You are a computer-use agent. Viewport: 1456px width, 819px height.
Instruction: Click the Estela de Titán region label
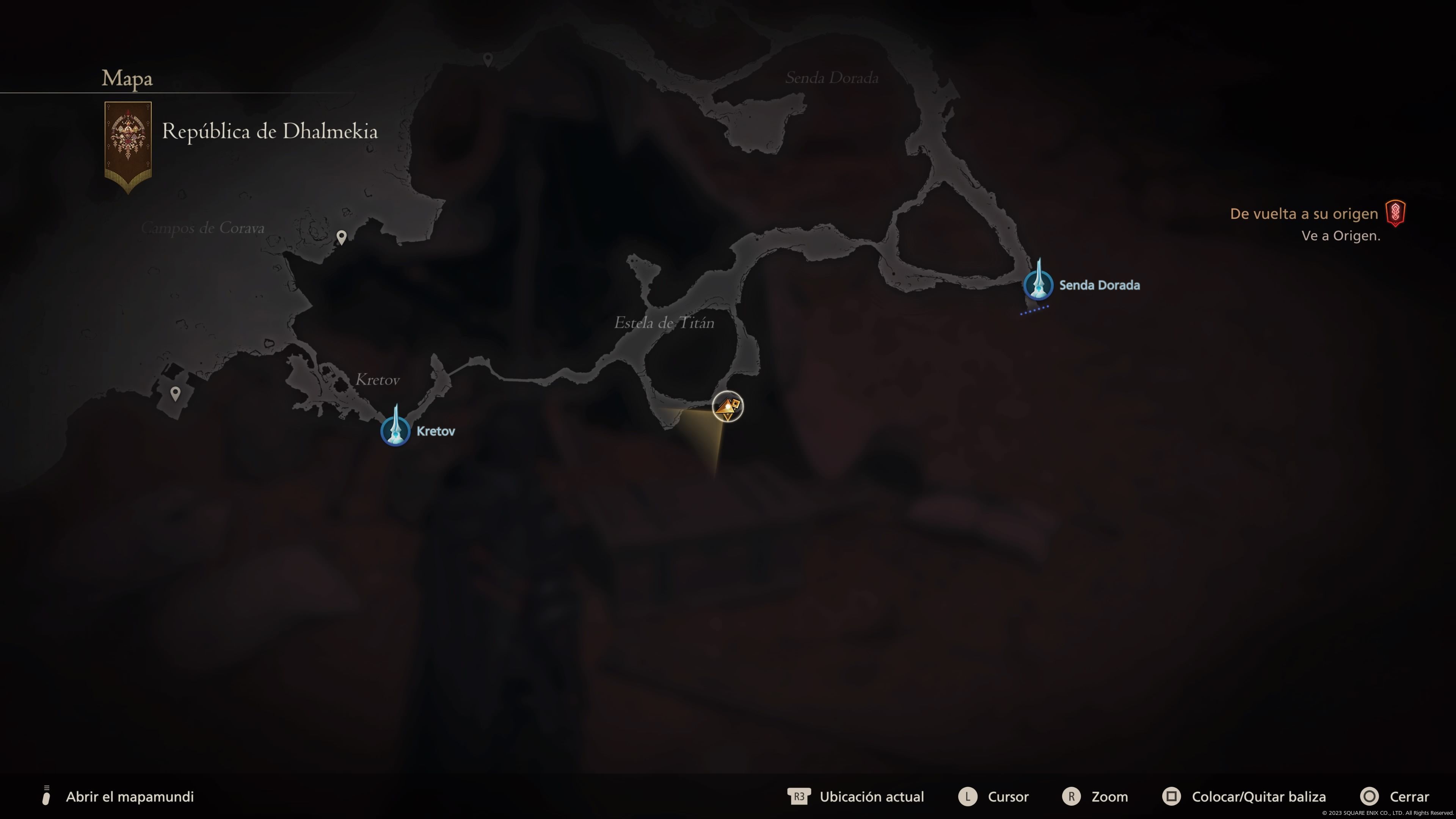(664, 323)
